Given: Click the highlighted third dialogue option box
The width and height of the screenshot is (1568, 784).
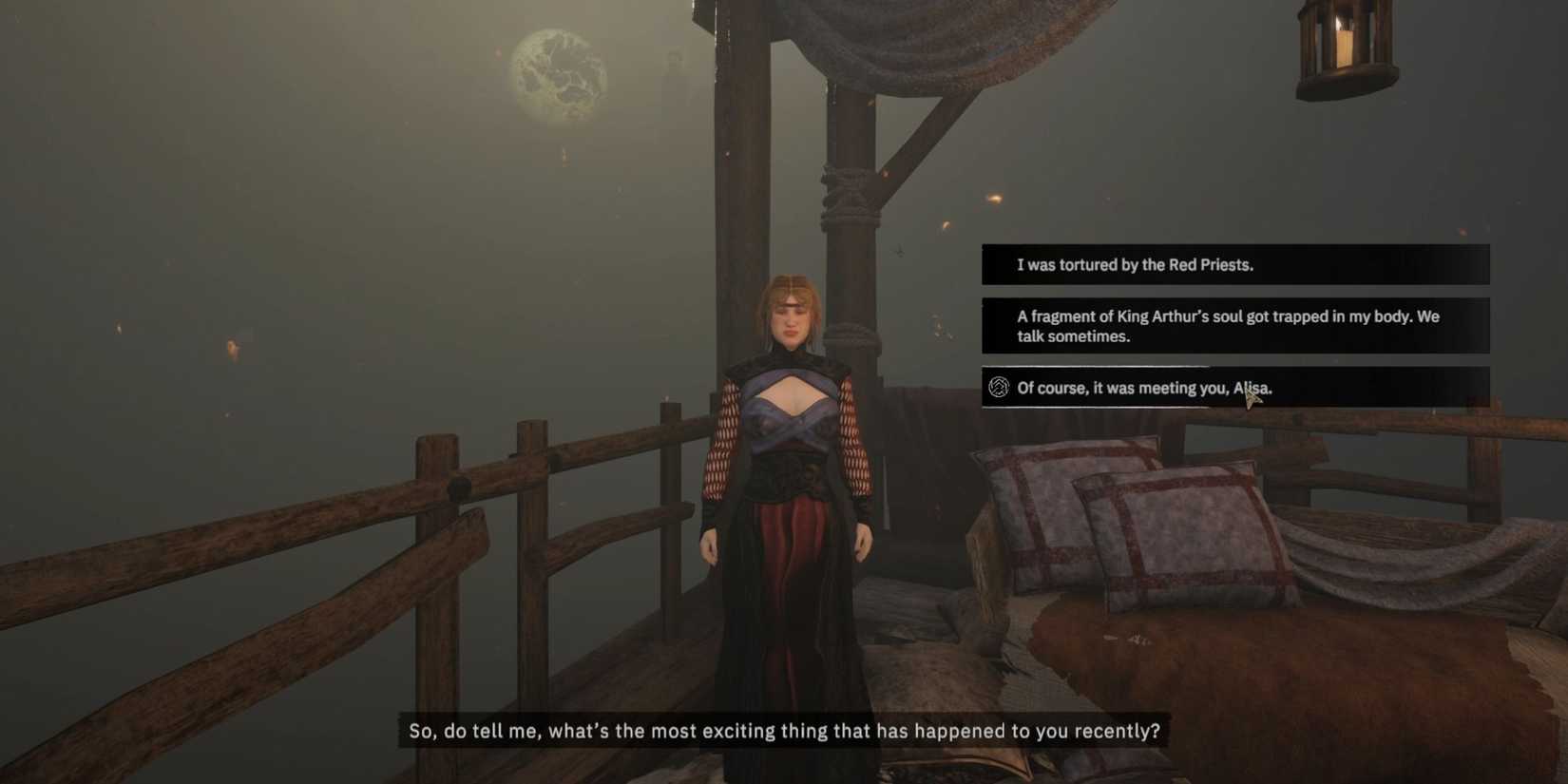Looking at the screenshot, I should click(1235, 386).
